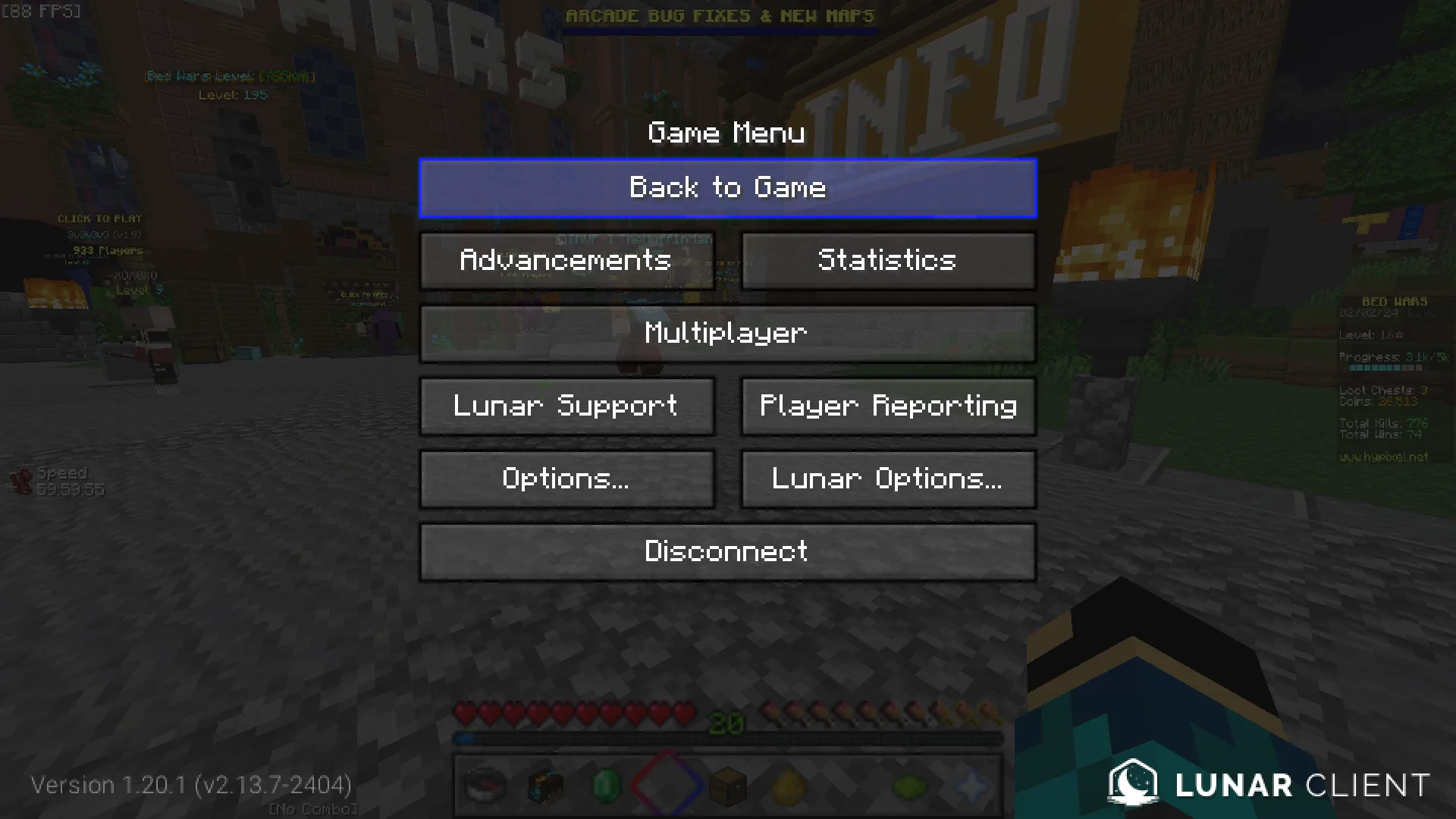
Task: View the Statistics page
Action: coord(887,261)
